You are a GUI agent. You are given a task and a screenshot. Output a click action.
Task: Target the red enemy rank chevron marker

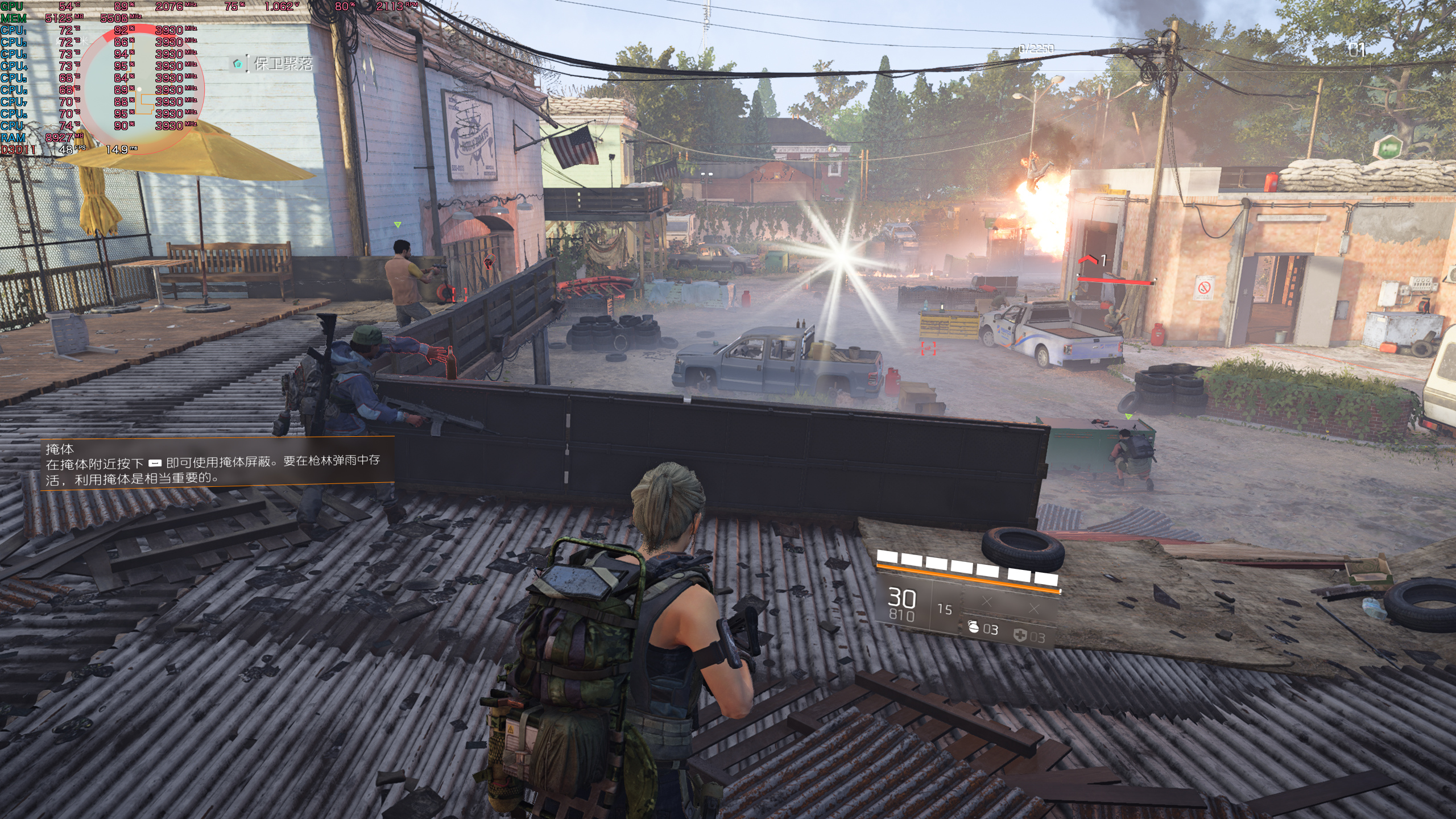point(1087,260)
